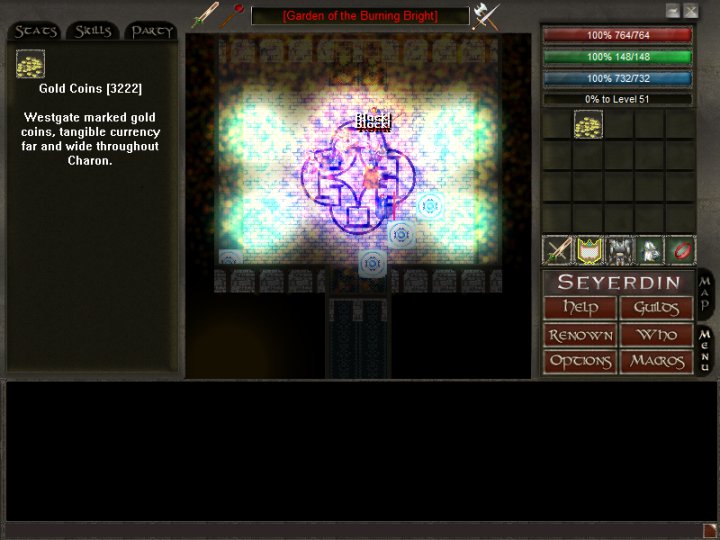Show the Party tab
The height and width of the screenshot is (540, 720).
click(x=152, y=31)
